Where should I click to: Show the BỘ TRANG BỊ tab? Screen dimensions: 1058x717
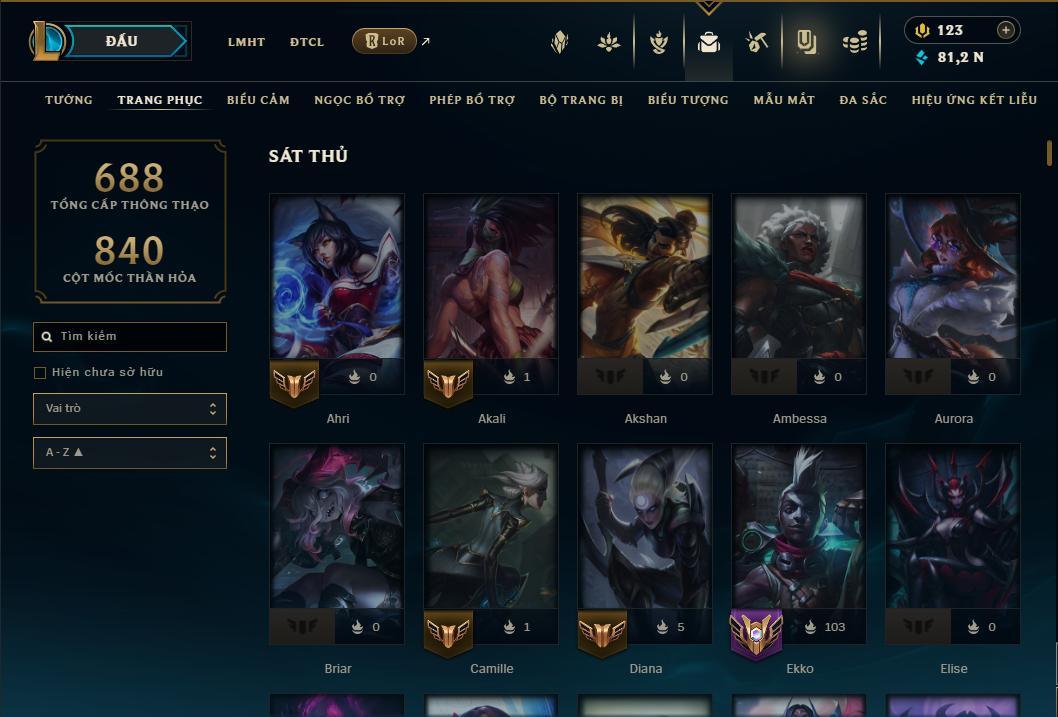[581, 100]
